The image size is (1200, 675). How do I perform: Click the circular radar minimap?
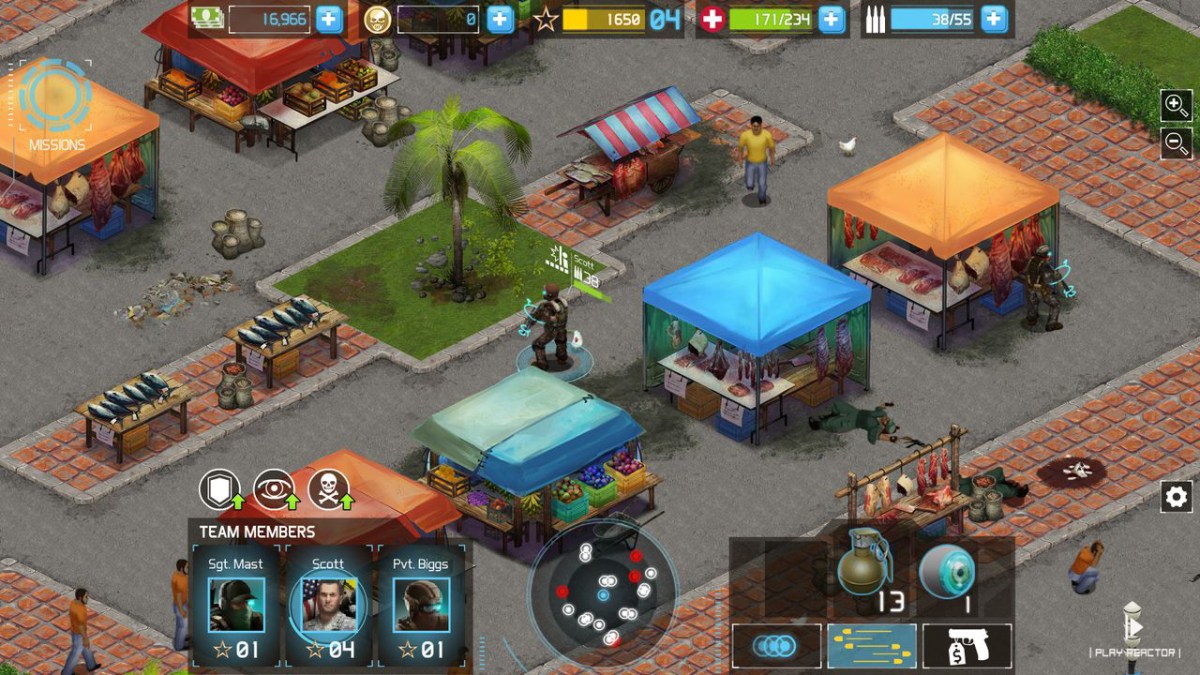point(603,594)
